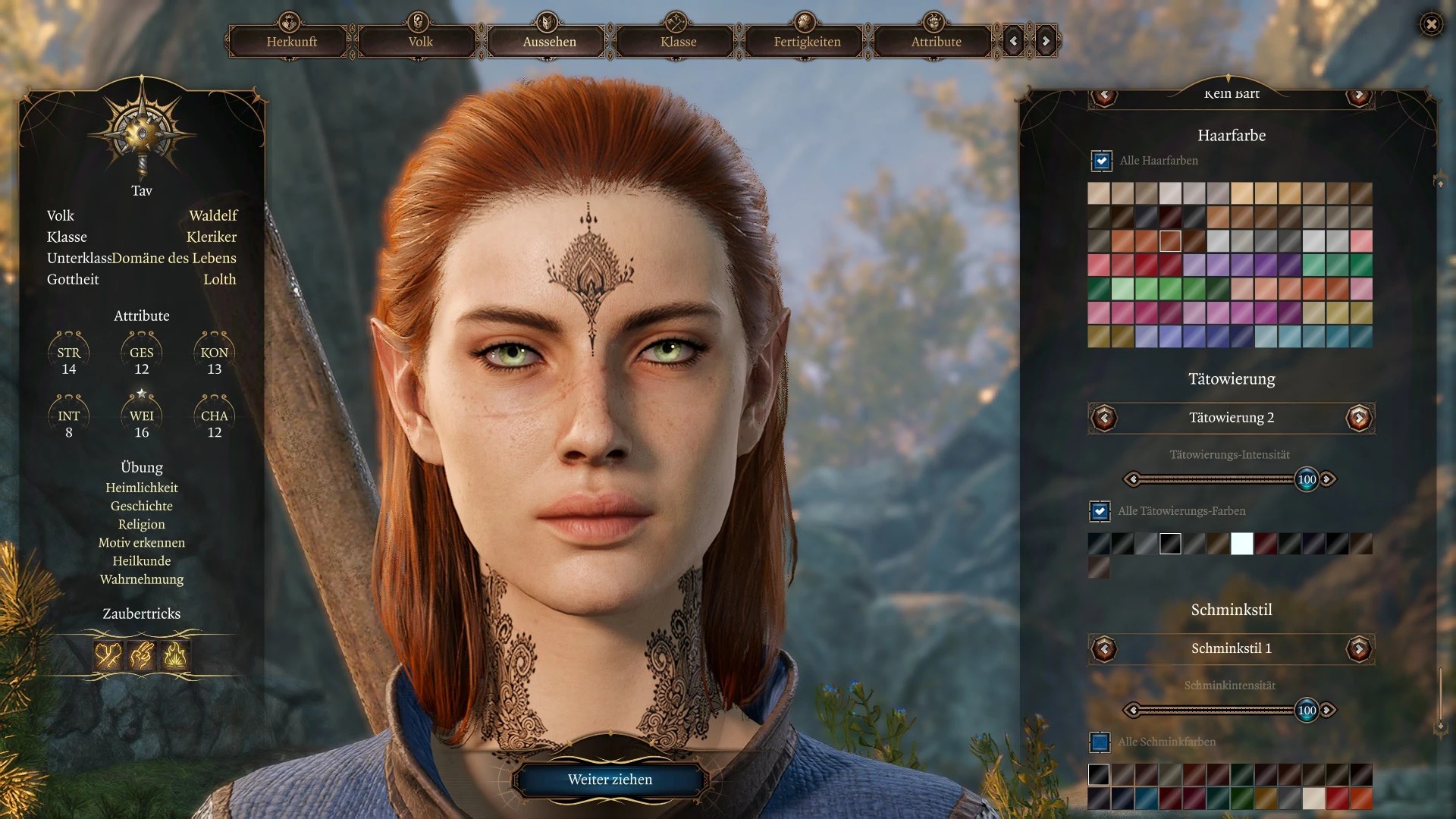Choose the next Tätowierung option

(1358, 418)
